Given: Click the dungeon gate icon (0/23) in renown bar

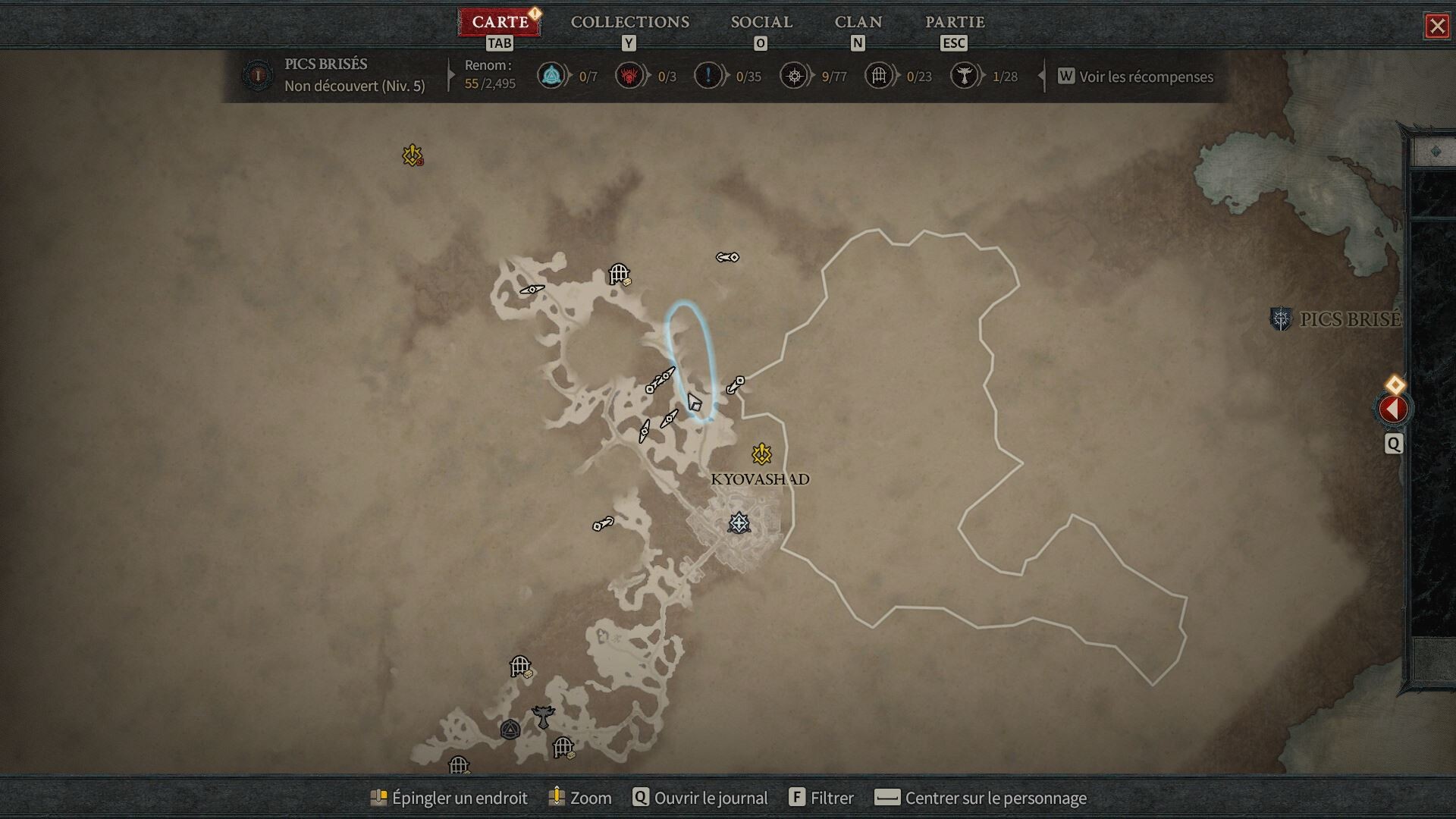Looking at the screenshot, I should coord(879,75).
